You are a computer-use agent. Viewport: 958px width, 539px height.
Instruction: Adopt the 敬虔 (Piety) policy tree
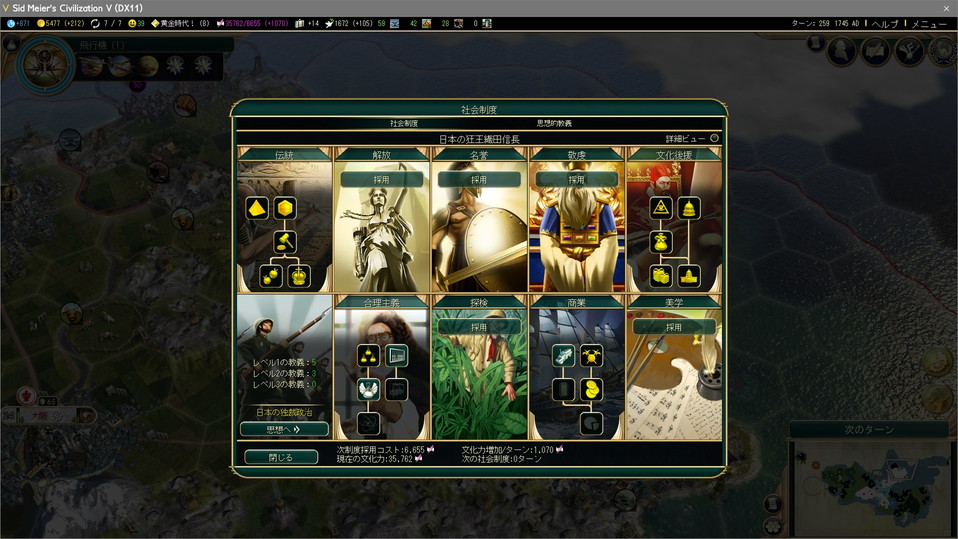click(x=577, y=180)
